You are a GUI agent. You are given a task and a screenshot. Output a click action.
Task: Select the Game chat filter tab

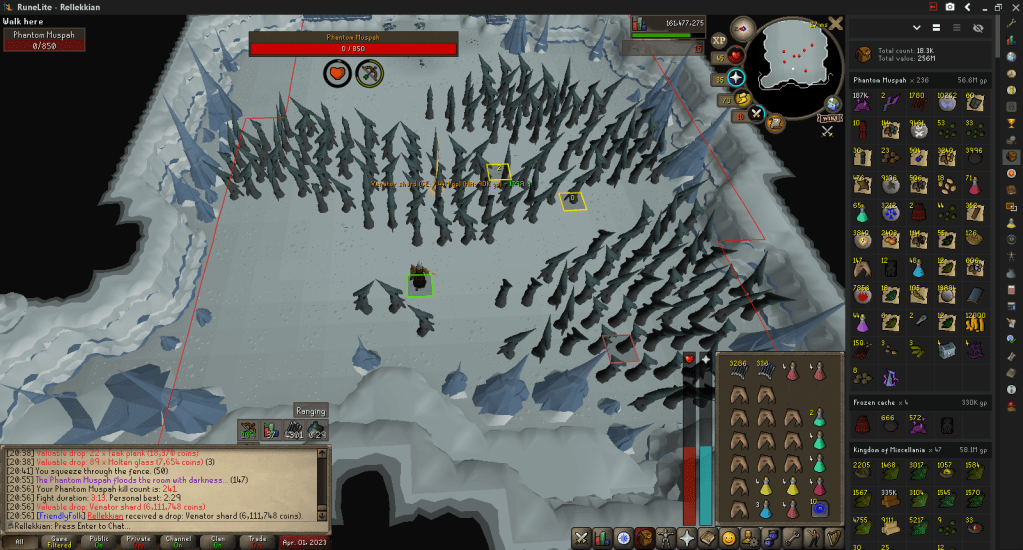click(58, 541)
